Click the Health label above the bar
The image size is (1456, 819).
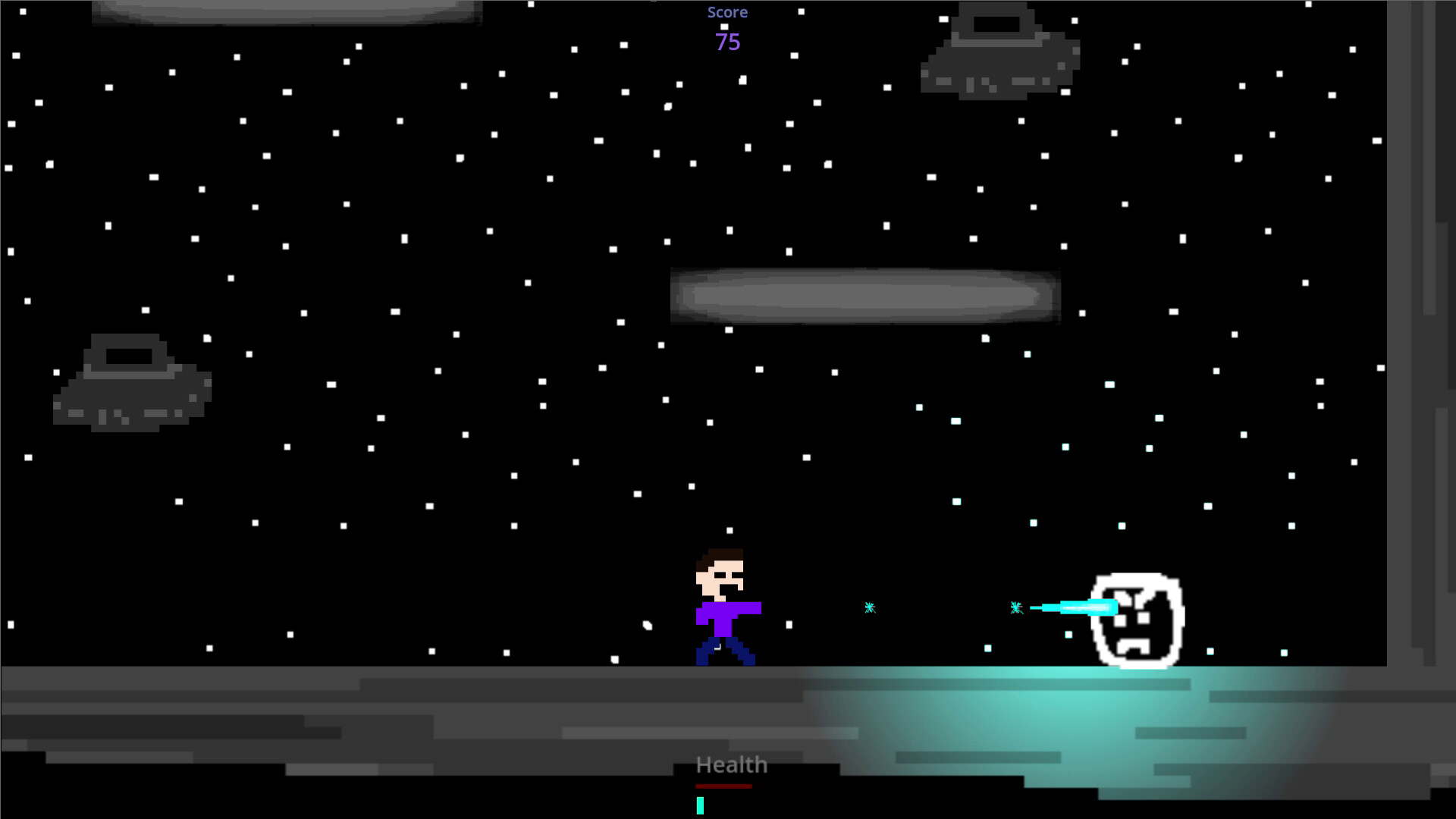731,764
